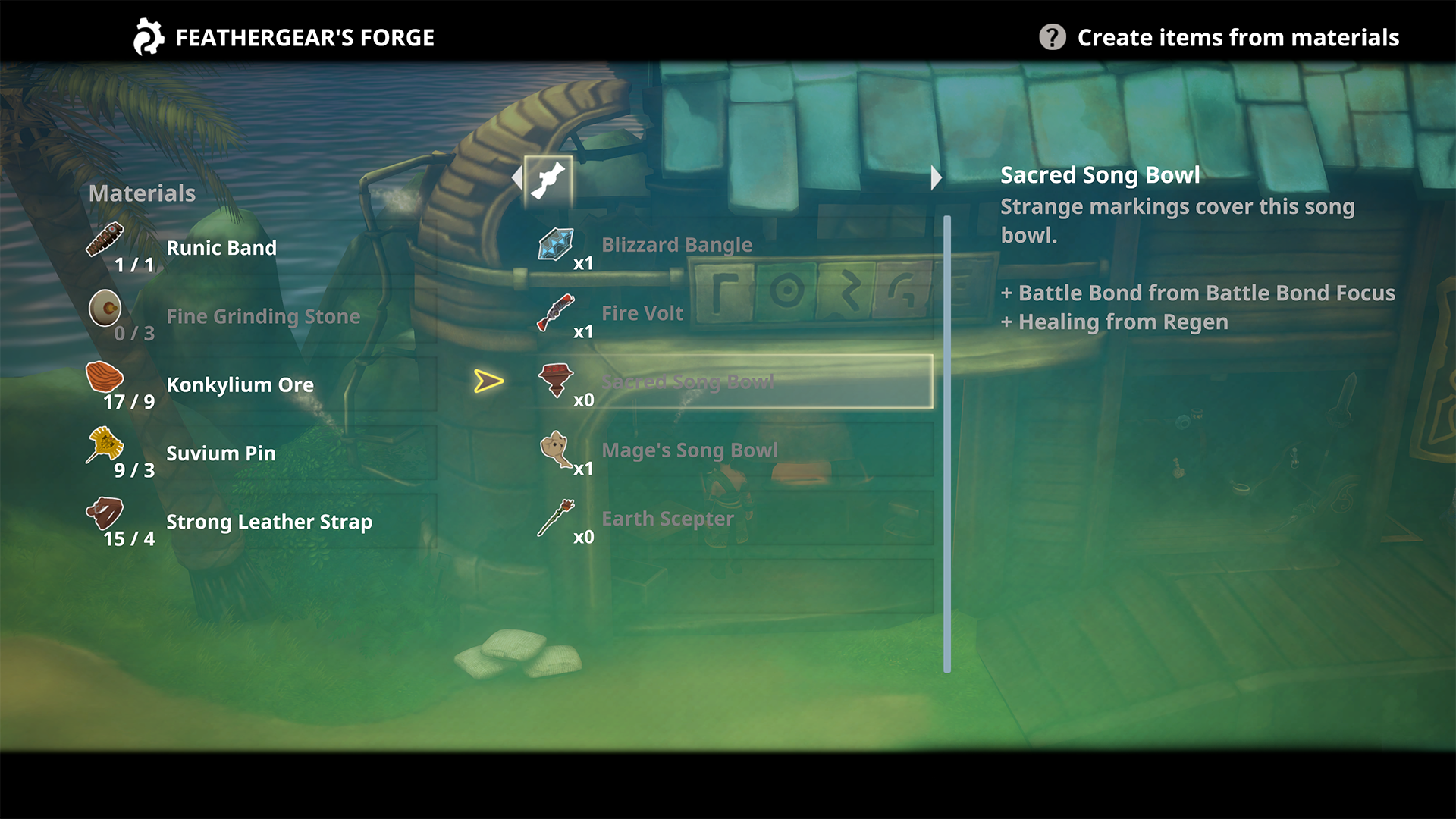1456x819 pixels.
Task: Click the weapon category tab at the top
Action: point(546,178)
